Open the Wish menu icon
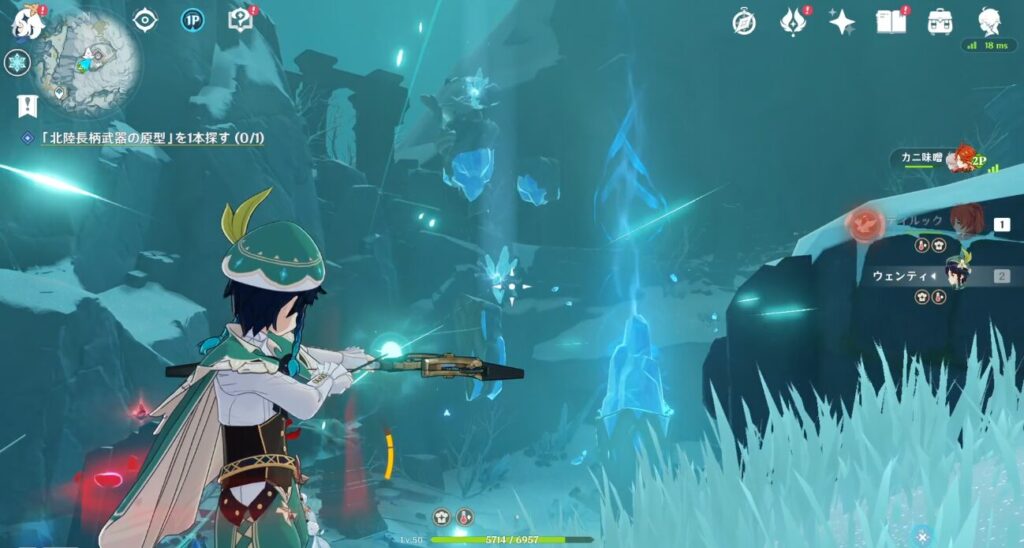Screen dimensions: 1024x548 pyautogui.click(x=794, y=21)
